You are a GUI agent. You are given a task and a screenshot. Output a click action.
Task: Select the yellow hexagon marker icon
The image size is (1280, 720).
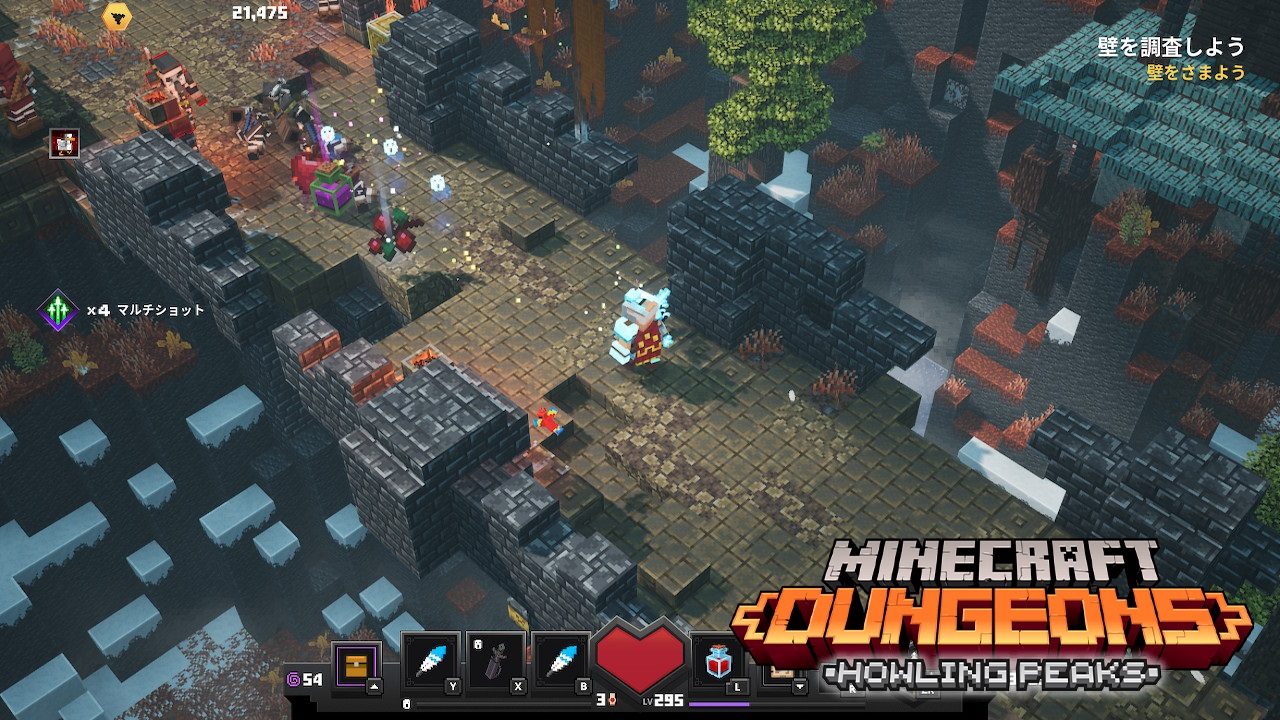pyautogui.click(x=117, y=15)
